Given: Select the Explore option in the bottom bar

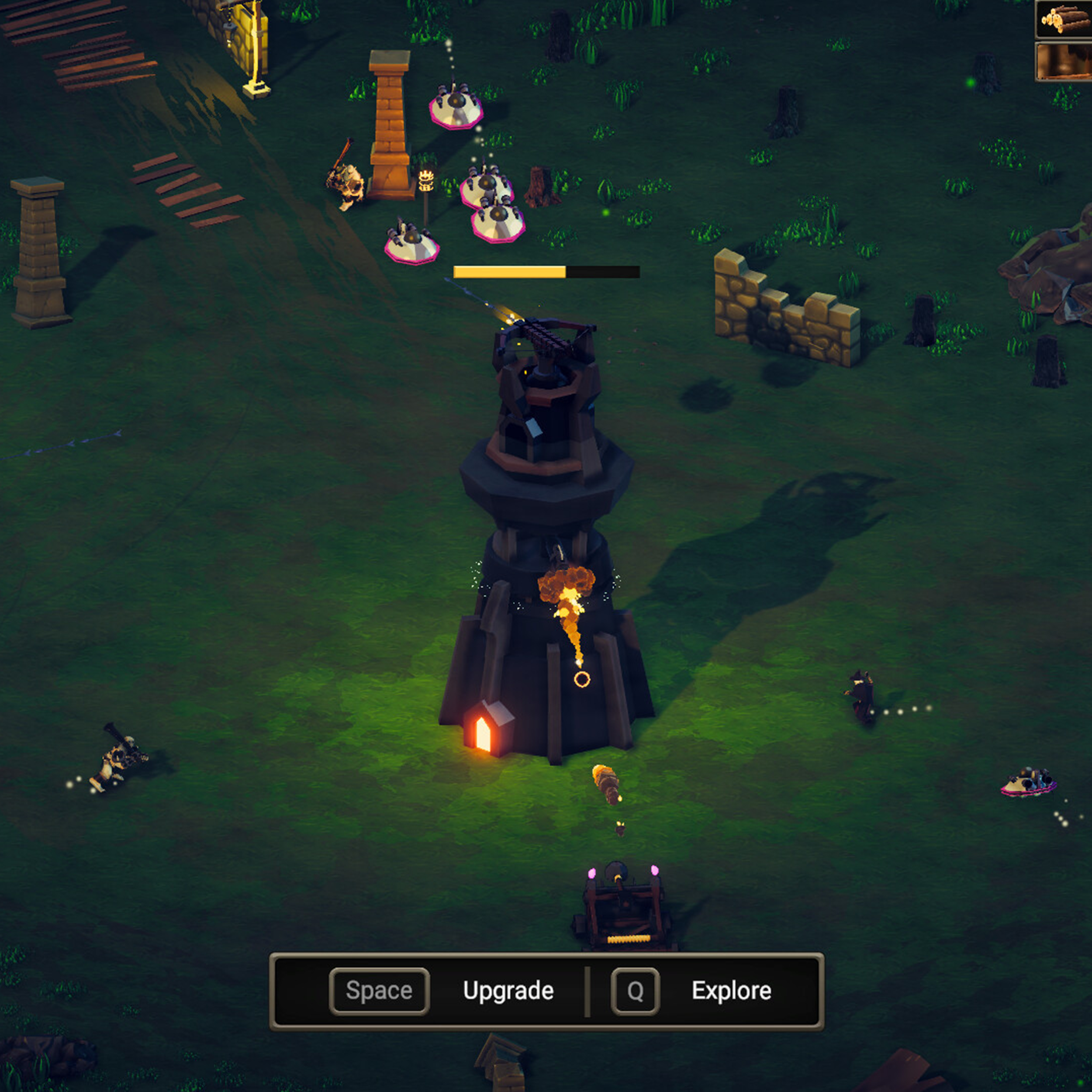Looking at the screenshot, I should (731, 991).
